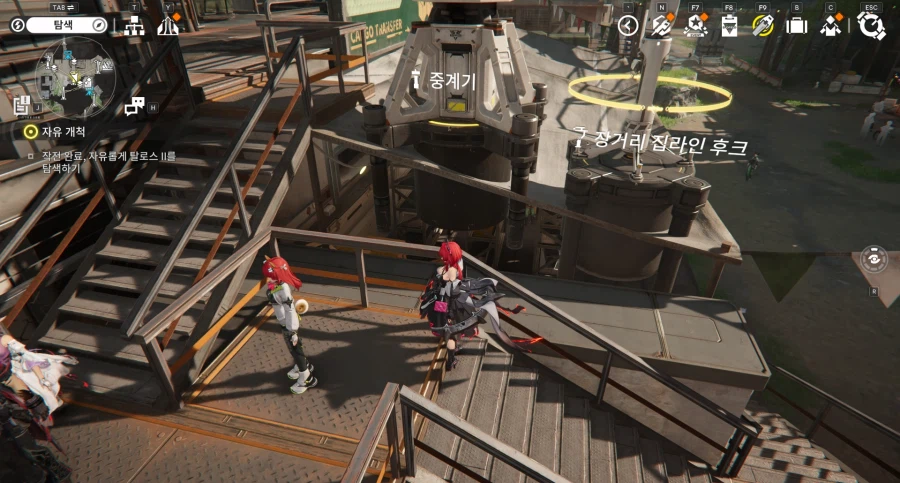Open the triple-tower icon with orange notification
The height and width of the screenshot is (483, 900).
pos(168,25)
